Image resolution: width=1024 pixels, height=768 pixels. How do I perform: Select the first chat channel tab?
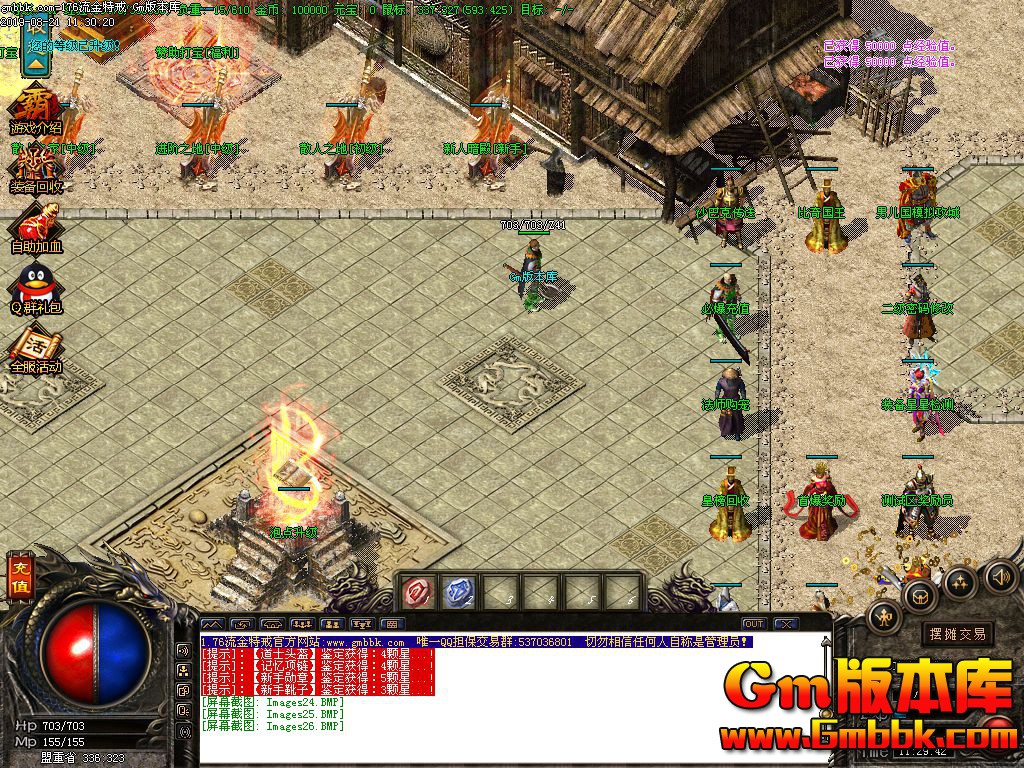213,625
